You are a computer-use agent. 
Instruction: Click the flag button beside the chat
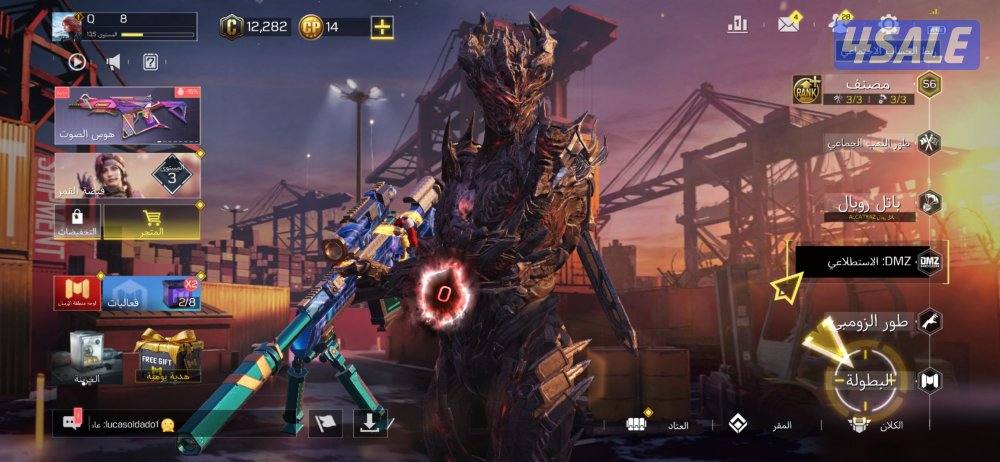click(325, 423)
